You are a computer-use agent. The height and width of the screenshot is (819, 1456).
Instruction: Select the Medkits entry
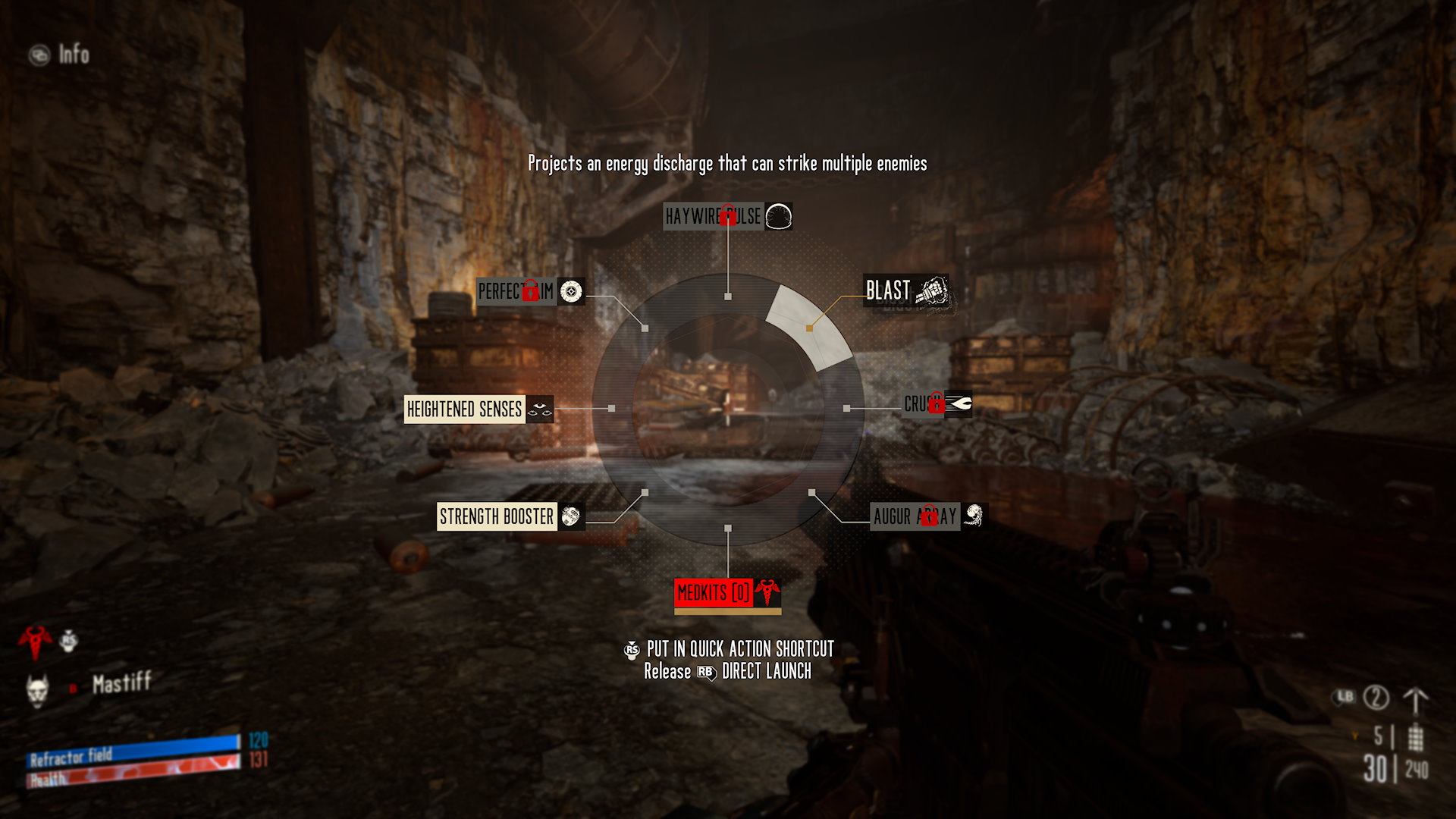click(726, 593)
